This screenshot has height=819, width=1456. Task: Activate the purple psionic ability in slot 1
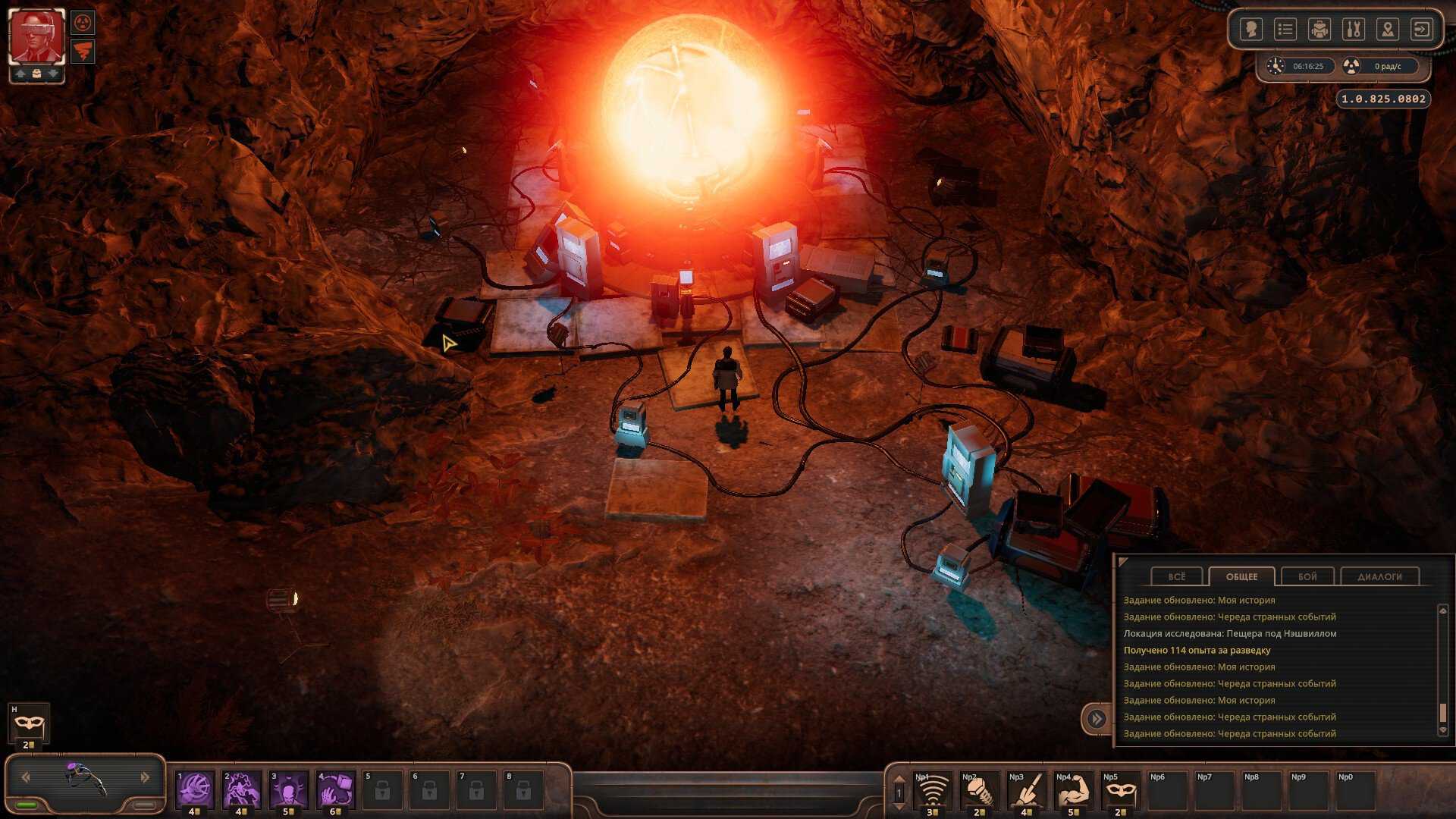click(x=195, y=789)
